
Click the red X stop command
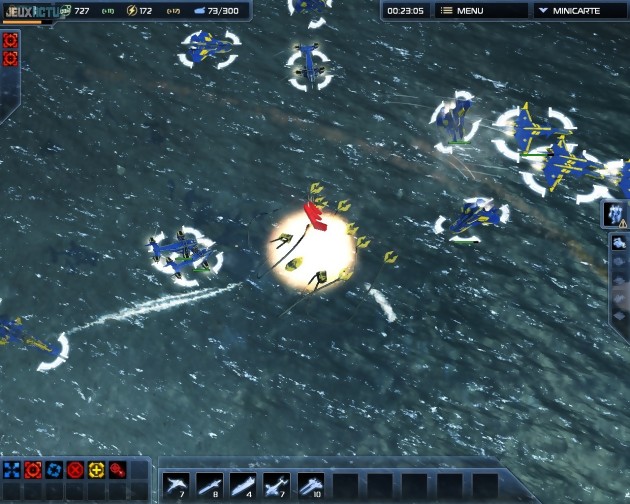(x=75, y=469)
